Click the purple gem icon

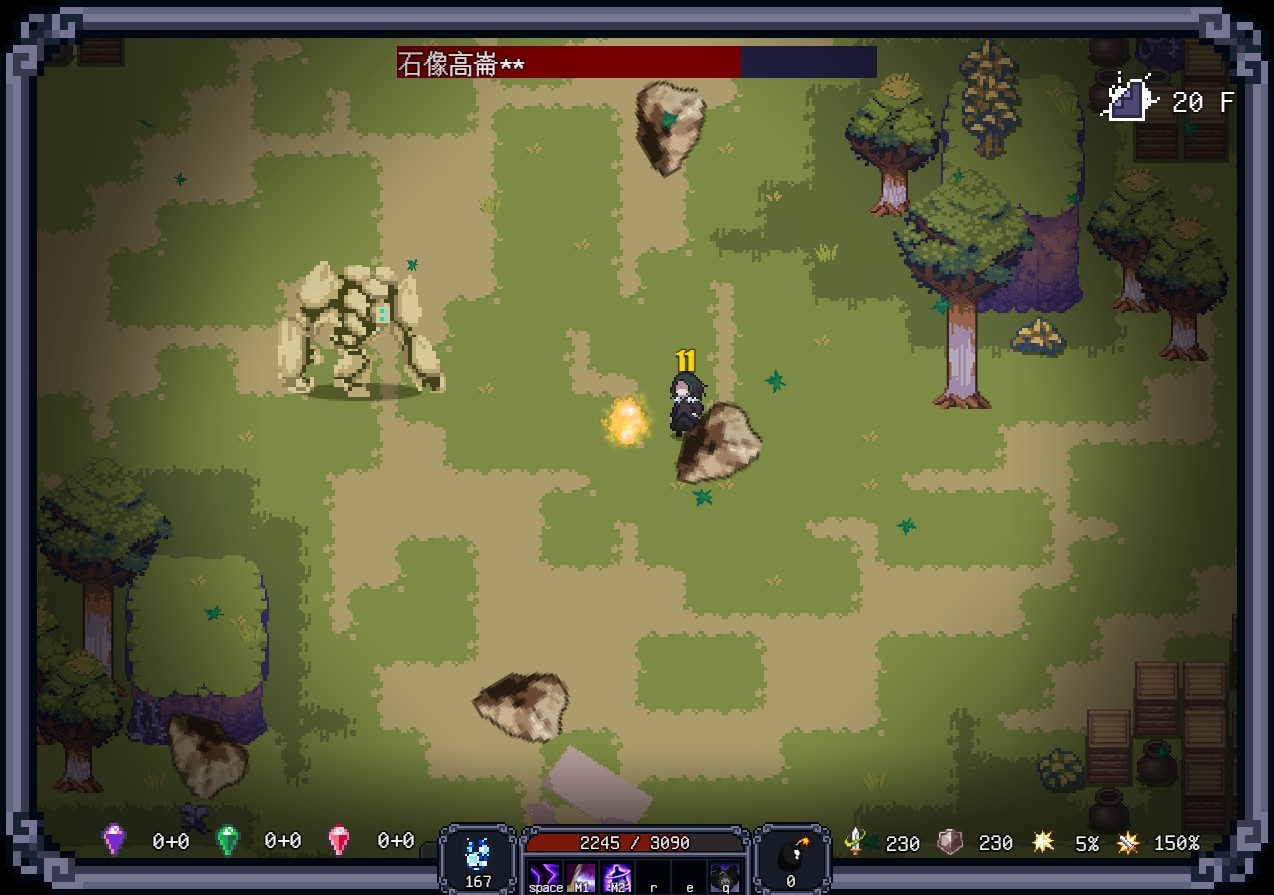(x=115, y=839)
